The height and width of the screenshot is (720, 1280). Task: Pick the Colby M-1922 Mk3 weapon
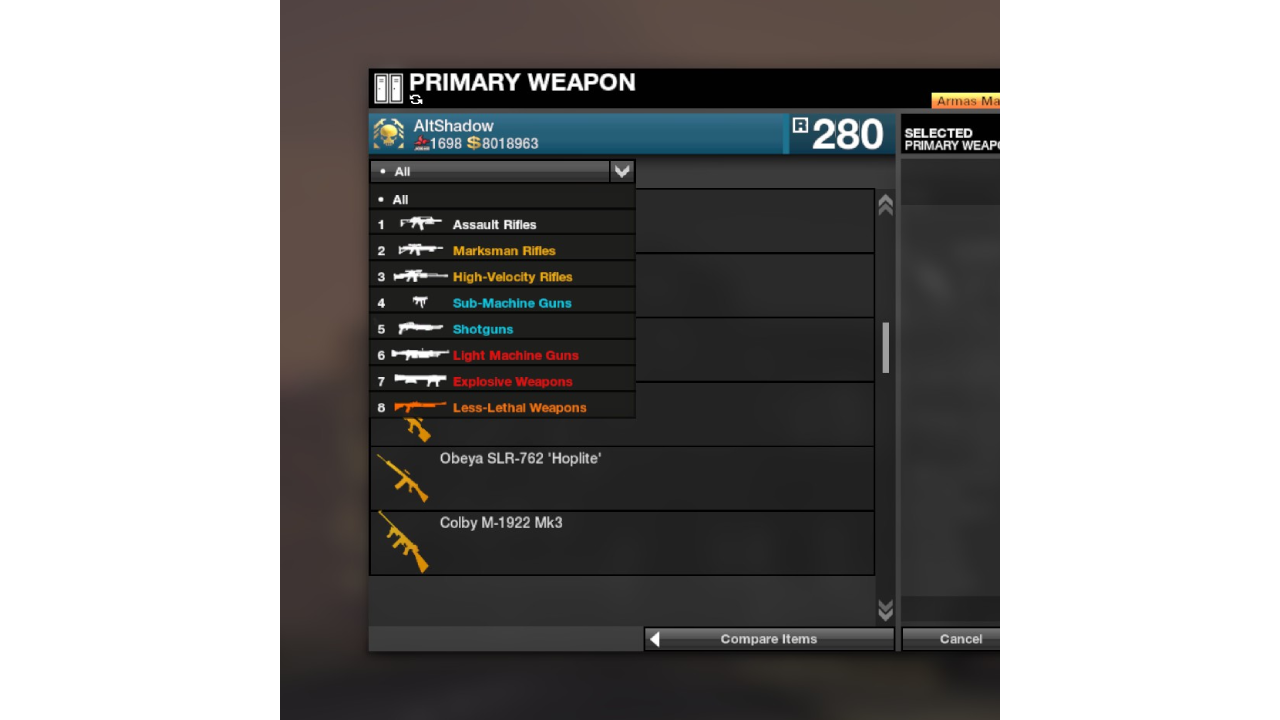[x=620, y=542]
